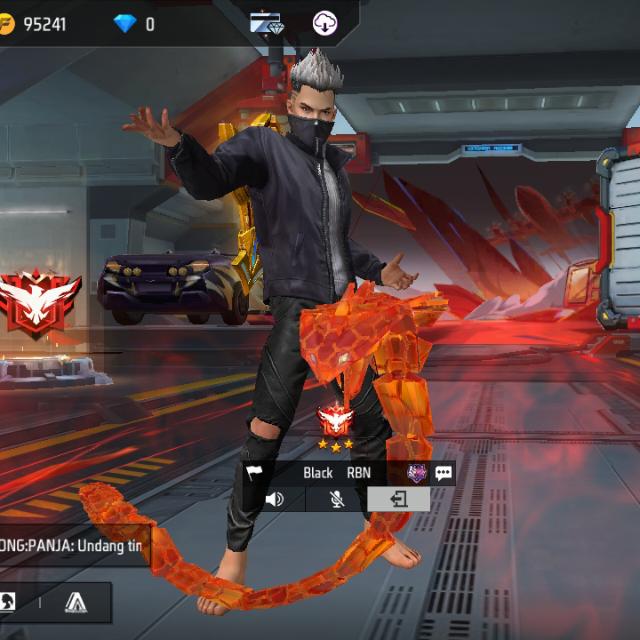Screen dimensions: 640x640
Task: Tap the blue diamond currency icon
Action: tap(125, 23)
